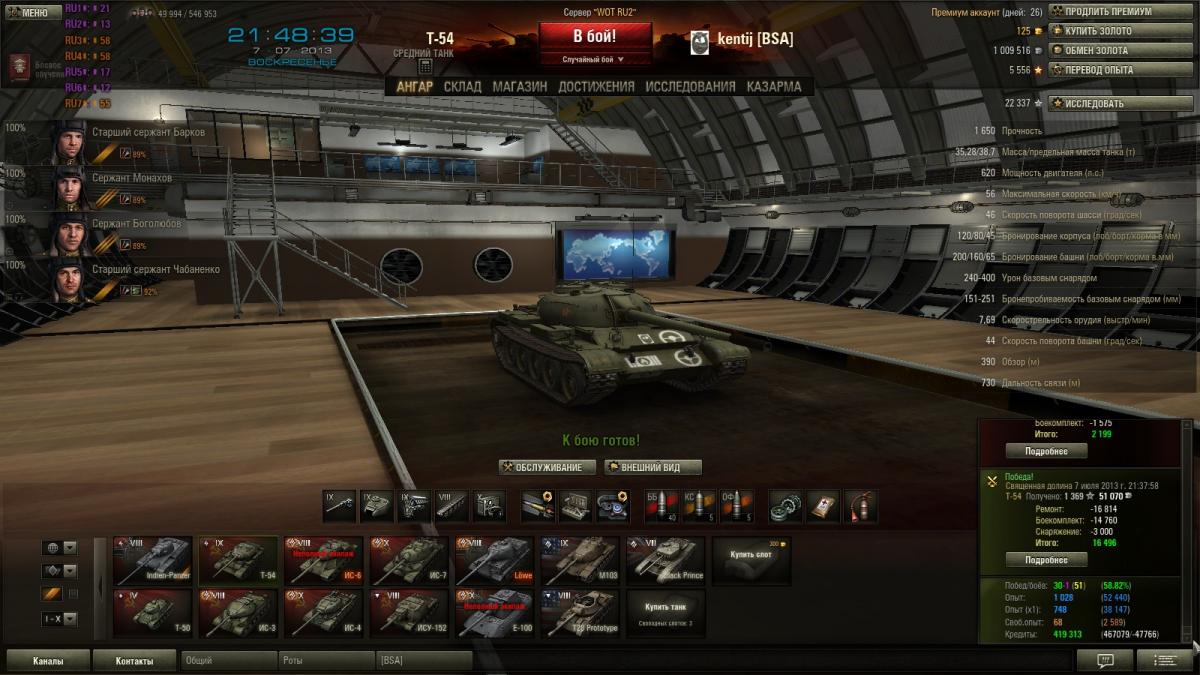Select the Löwe tank in the carousel
The height and width of the screenshot is (675, 1200).
[496, 560]
